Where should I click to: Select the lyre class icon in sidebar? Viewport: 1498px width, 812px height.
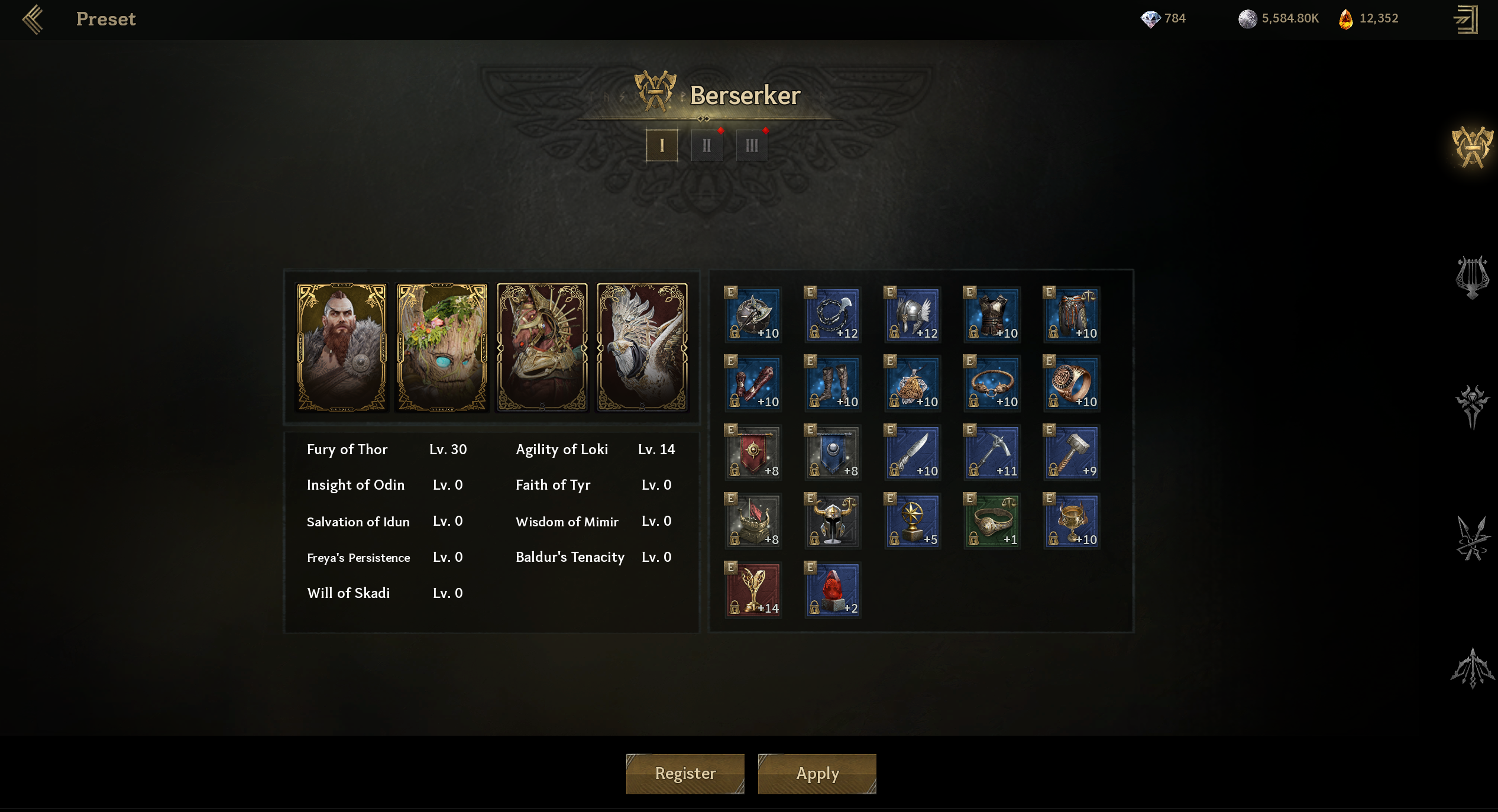[1471, 277]
